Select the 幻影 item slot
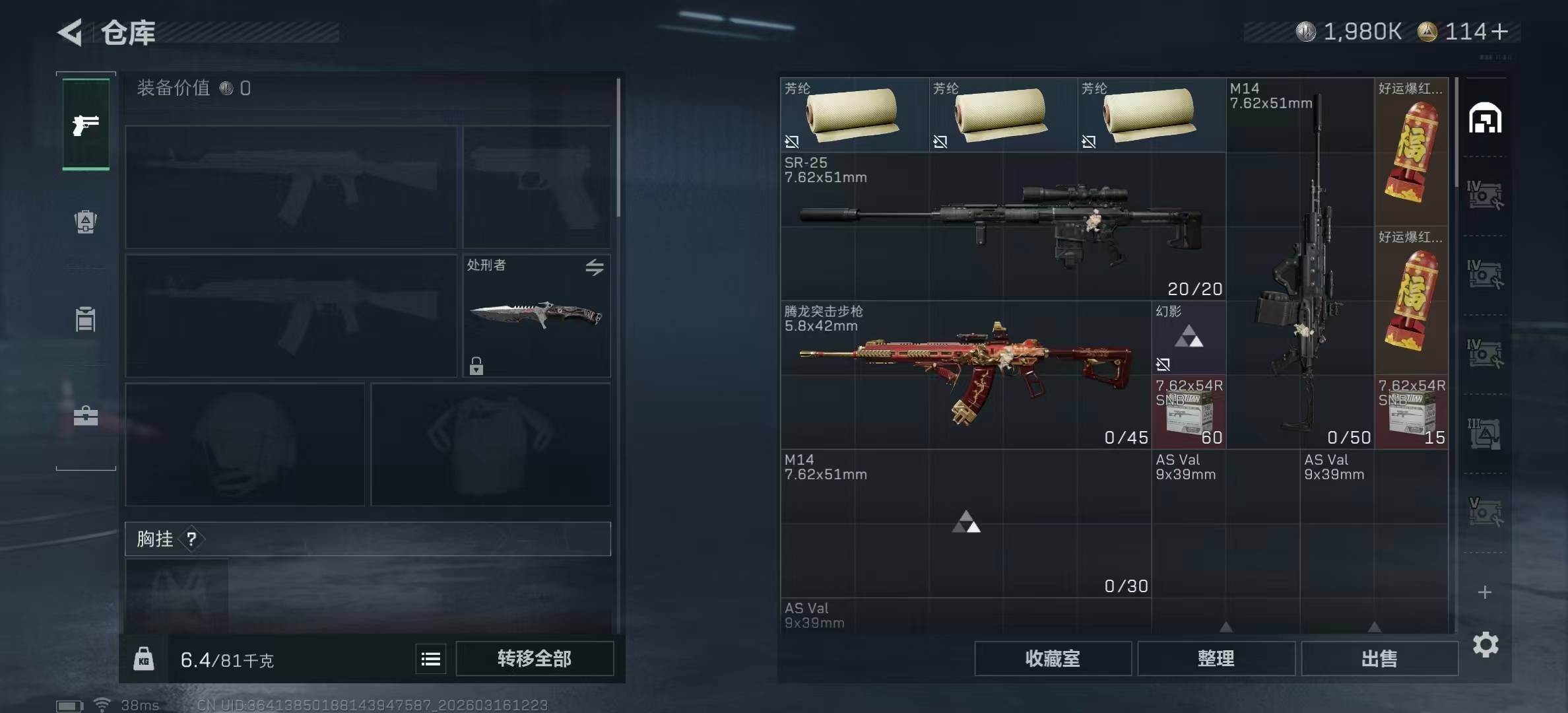This screenshot has height=713, width=1568. point(1189,338)
